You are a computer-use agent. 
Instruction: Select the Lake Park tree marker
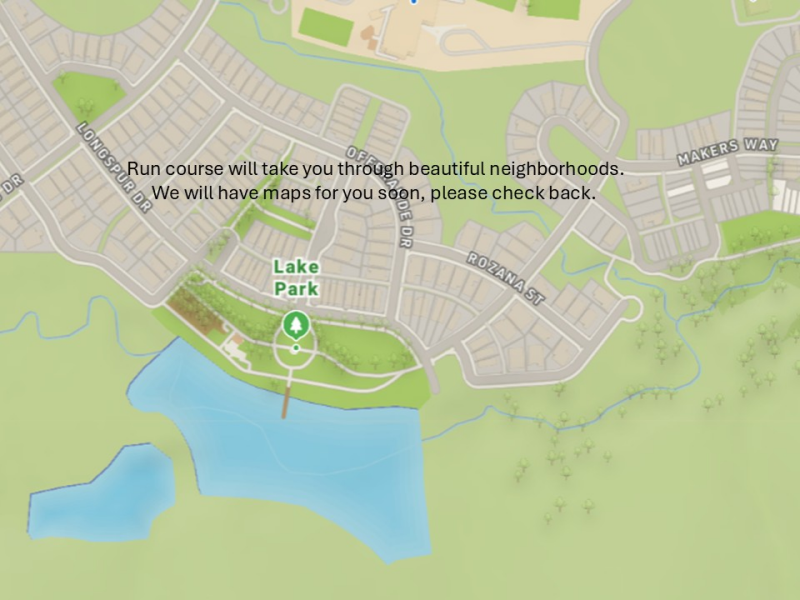tap(295, 324)
